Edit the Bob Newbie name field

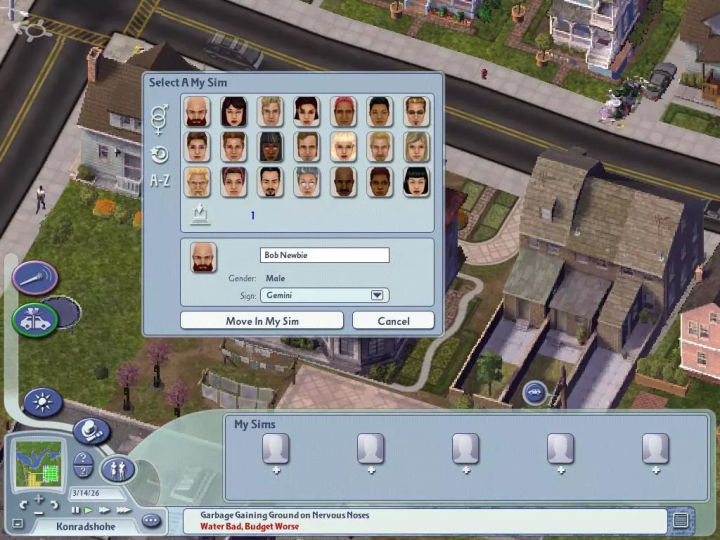[x=324, y=255]
